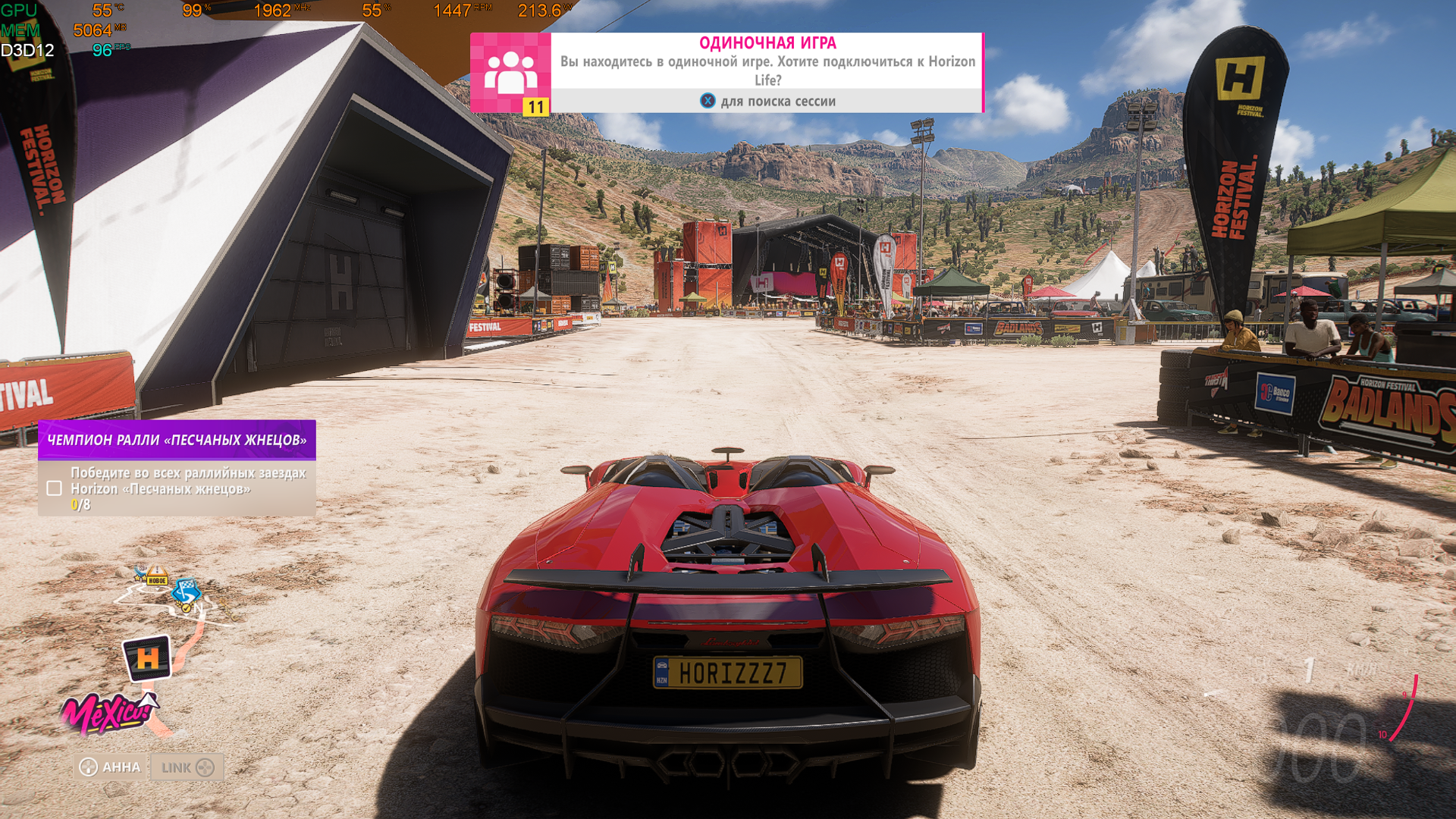Open the АННА assistant
Image resolution: width=1456 pixels, height=819 pixels.
(x=111, y=767)
